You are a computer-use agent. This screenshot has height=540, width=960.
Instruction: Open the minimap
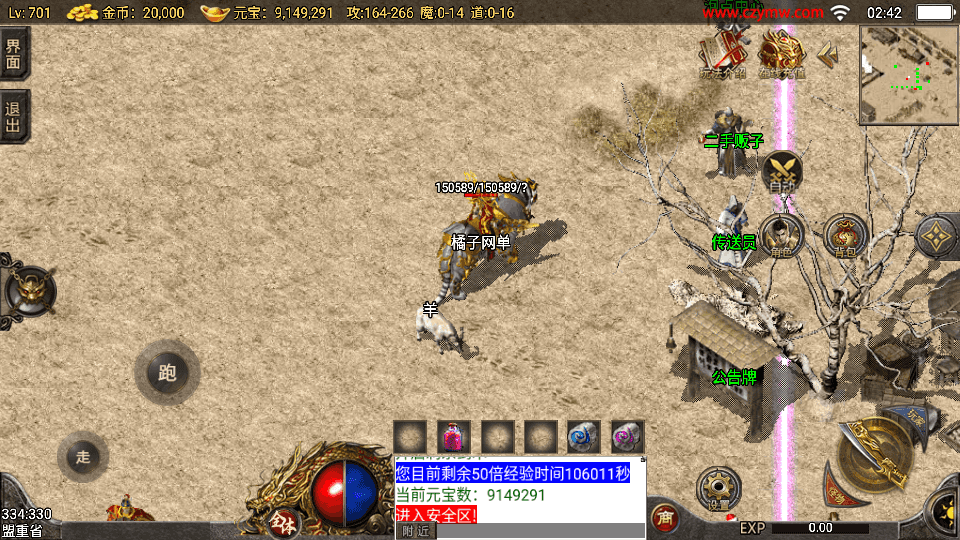pos(908,75)
